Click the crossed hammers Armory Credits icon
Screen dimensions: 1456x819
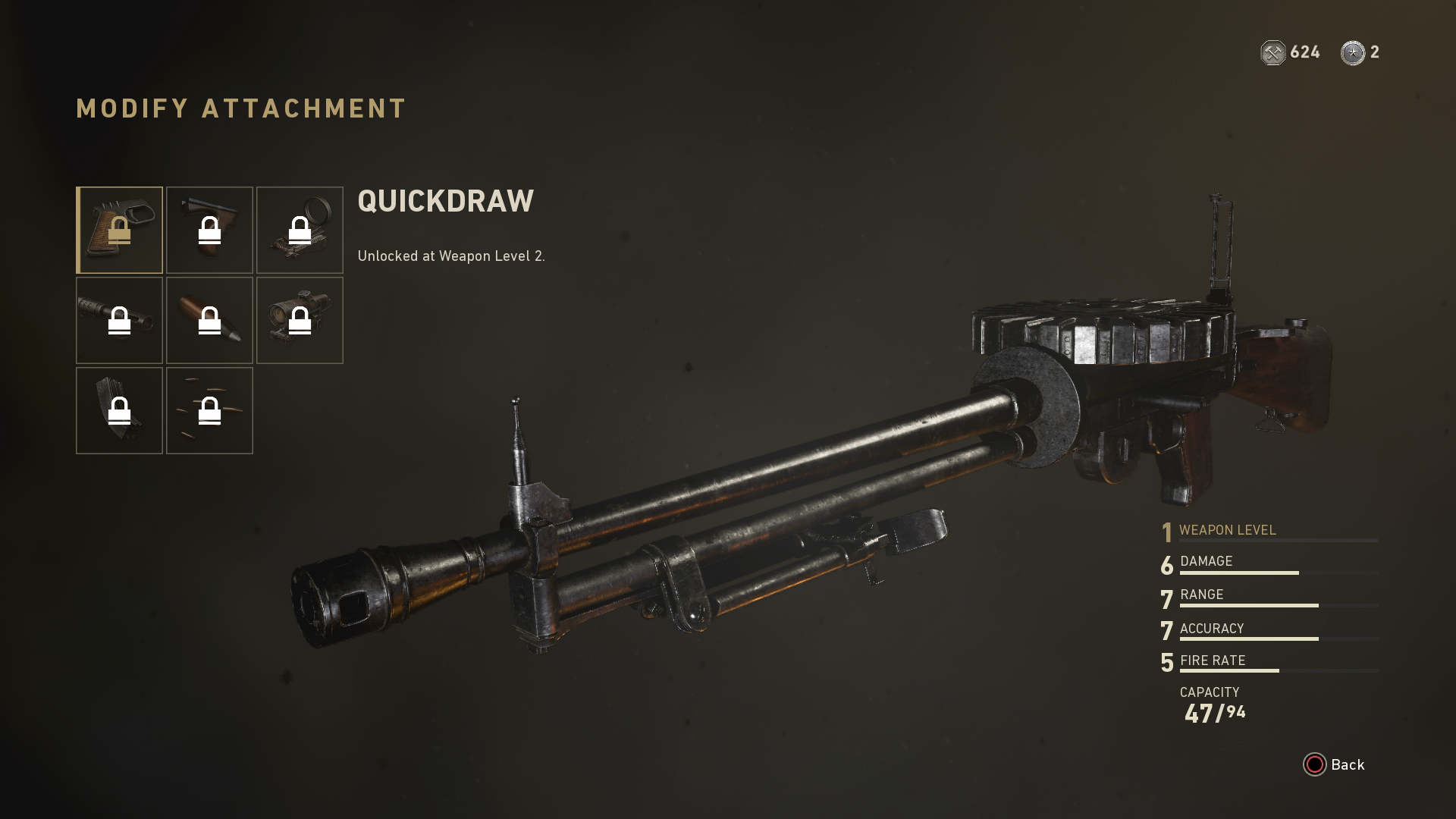pos(1272,53)
